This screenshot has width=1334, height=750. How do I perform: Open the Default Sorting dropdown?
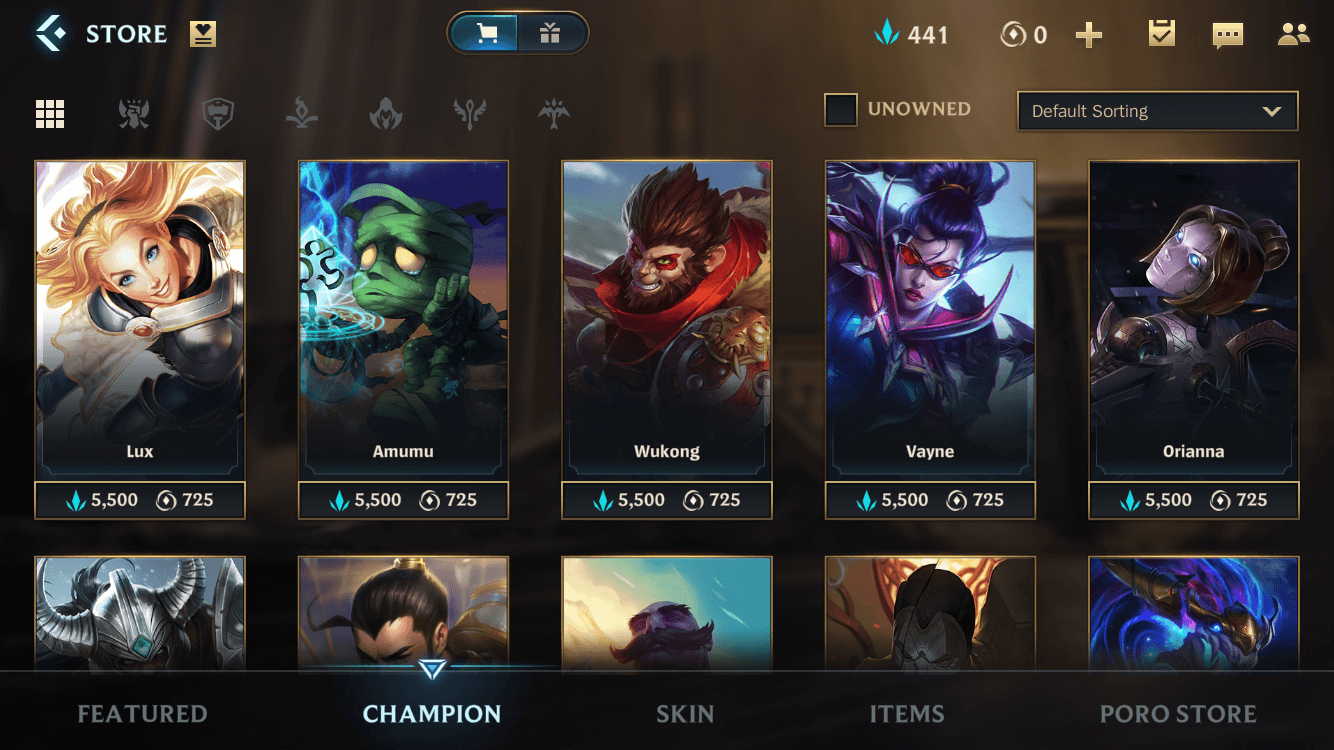pyautogui.click(x=1157, y=111)
